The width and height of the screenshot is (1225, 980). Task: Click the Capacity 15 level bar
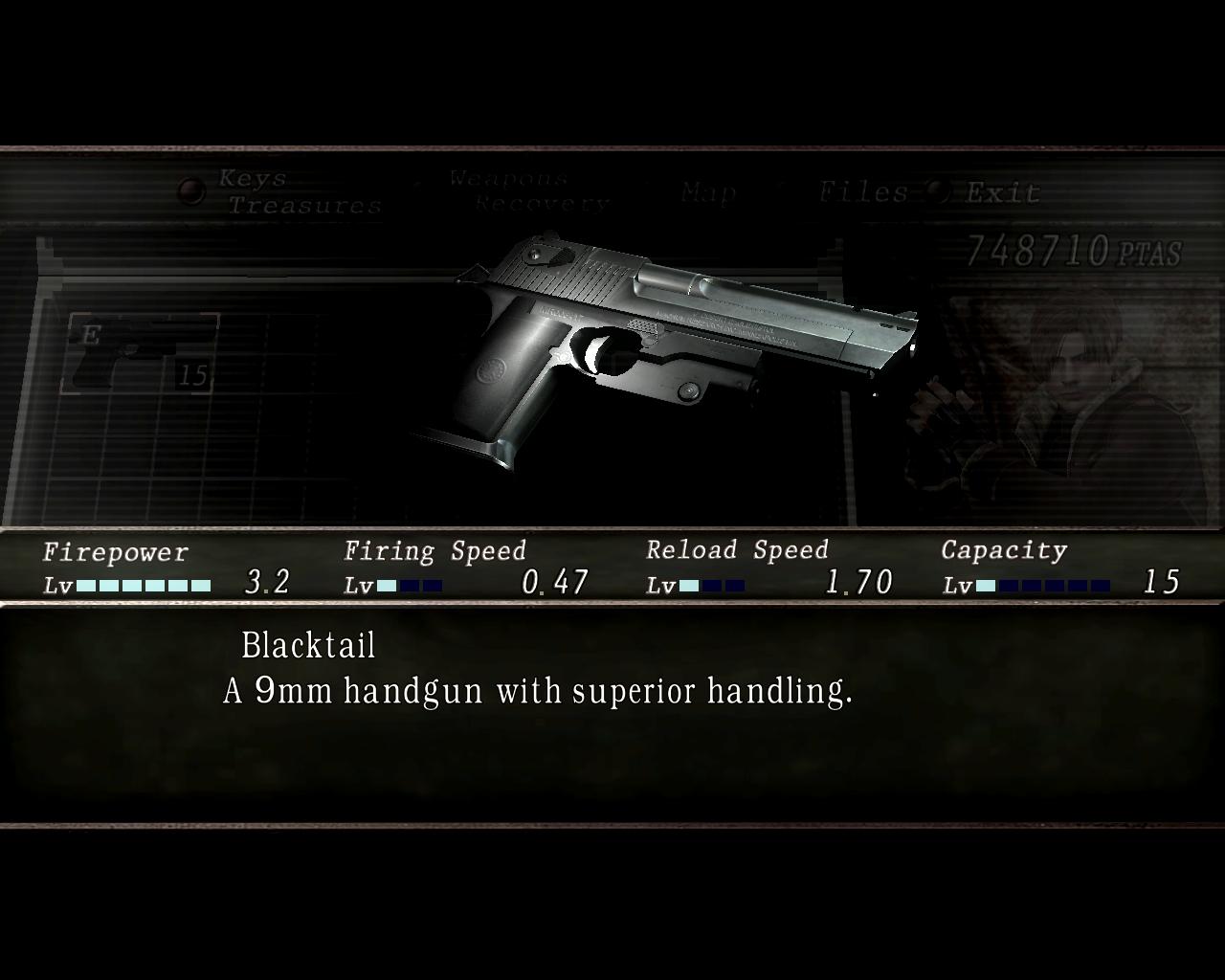click(x=1043, y=583)
